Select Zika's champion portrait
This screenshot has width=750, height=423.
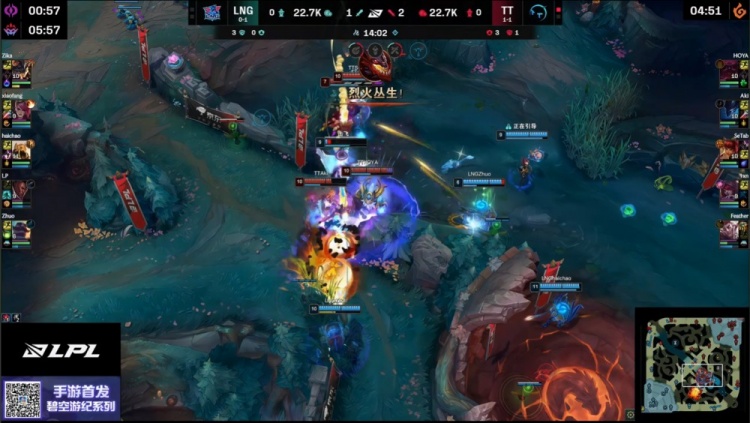coord(20,73)
